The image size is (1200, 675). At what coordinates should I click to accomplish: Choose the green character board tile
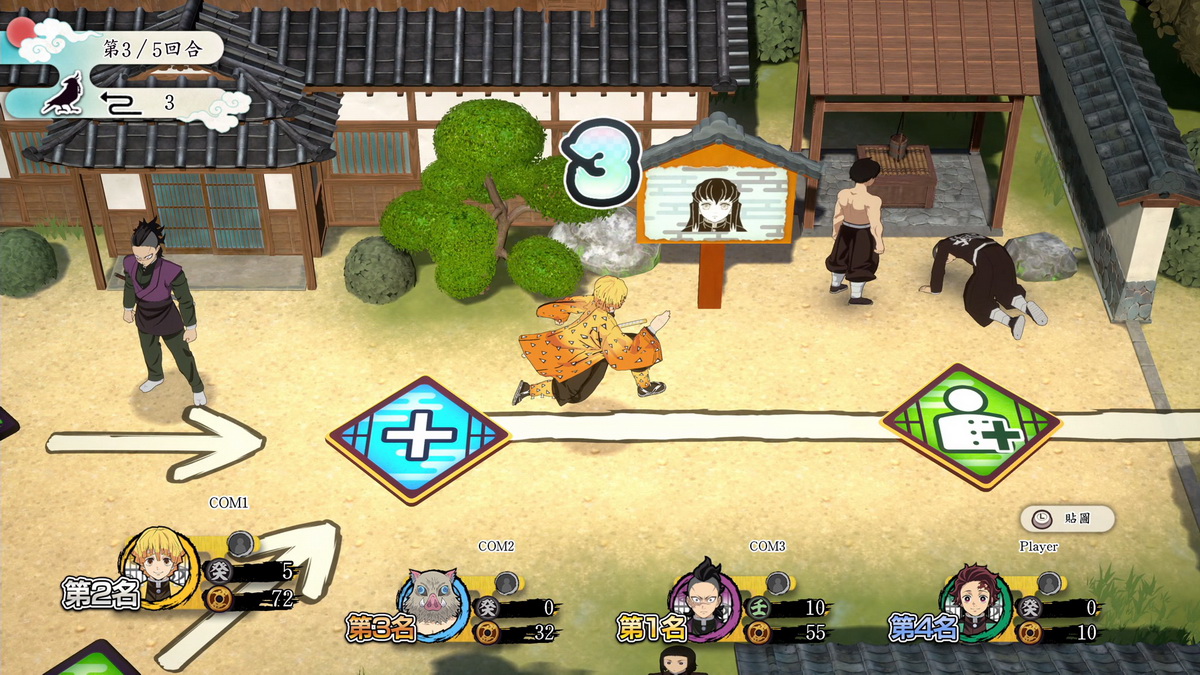point(970,425)
